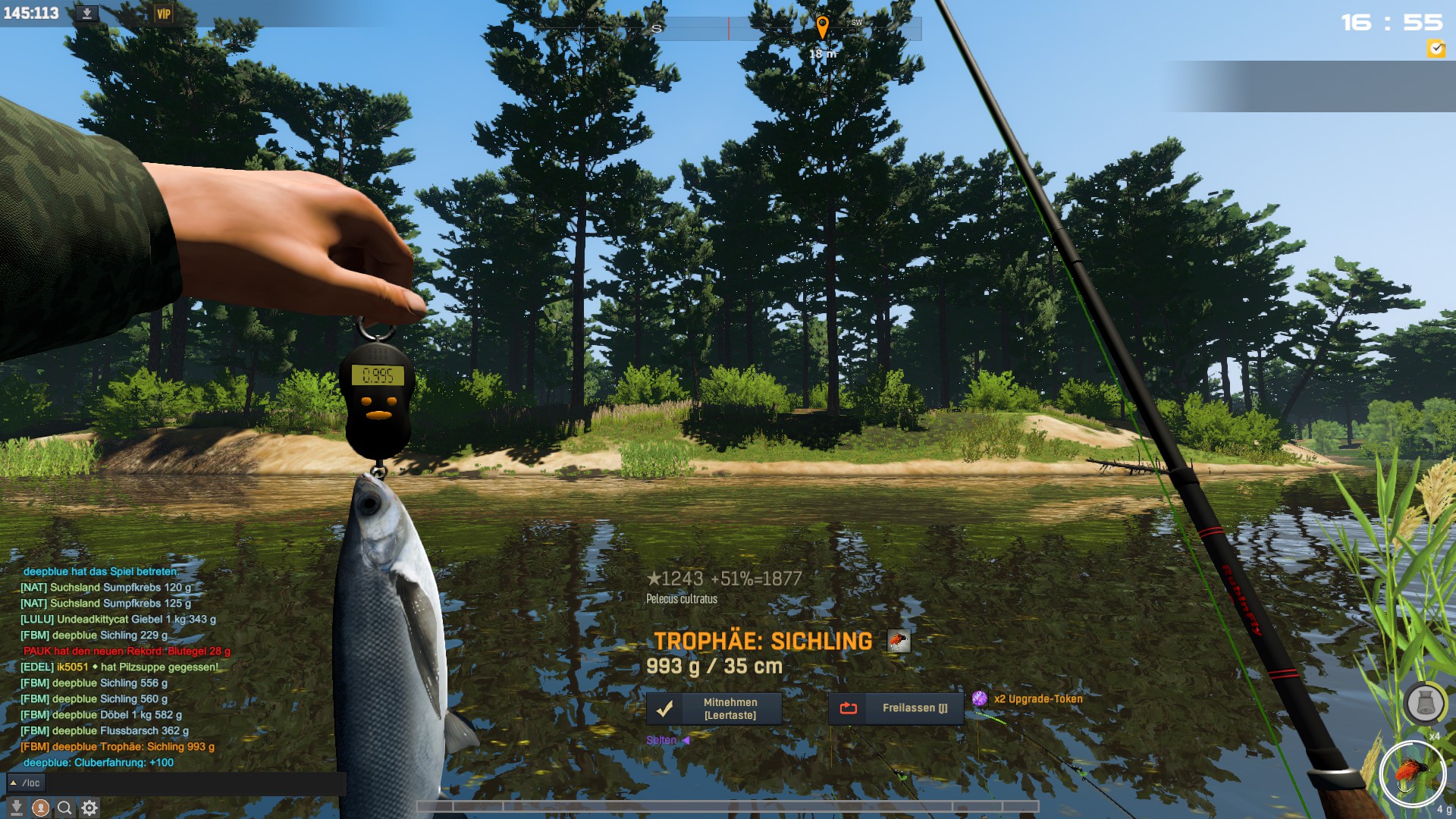The image size is (1456, 819).
Task: Click the yellow checkmark task icon
Action: click(x=1436, y=49)
